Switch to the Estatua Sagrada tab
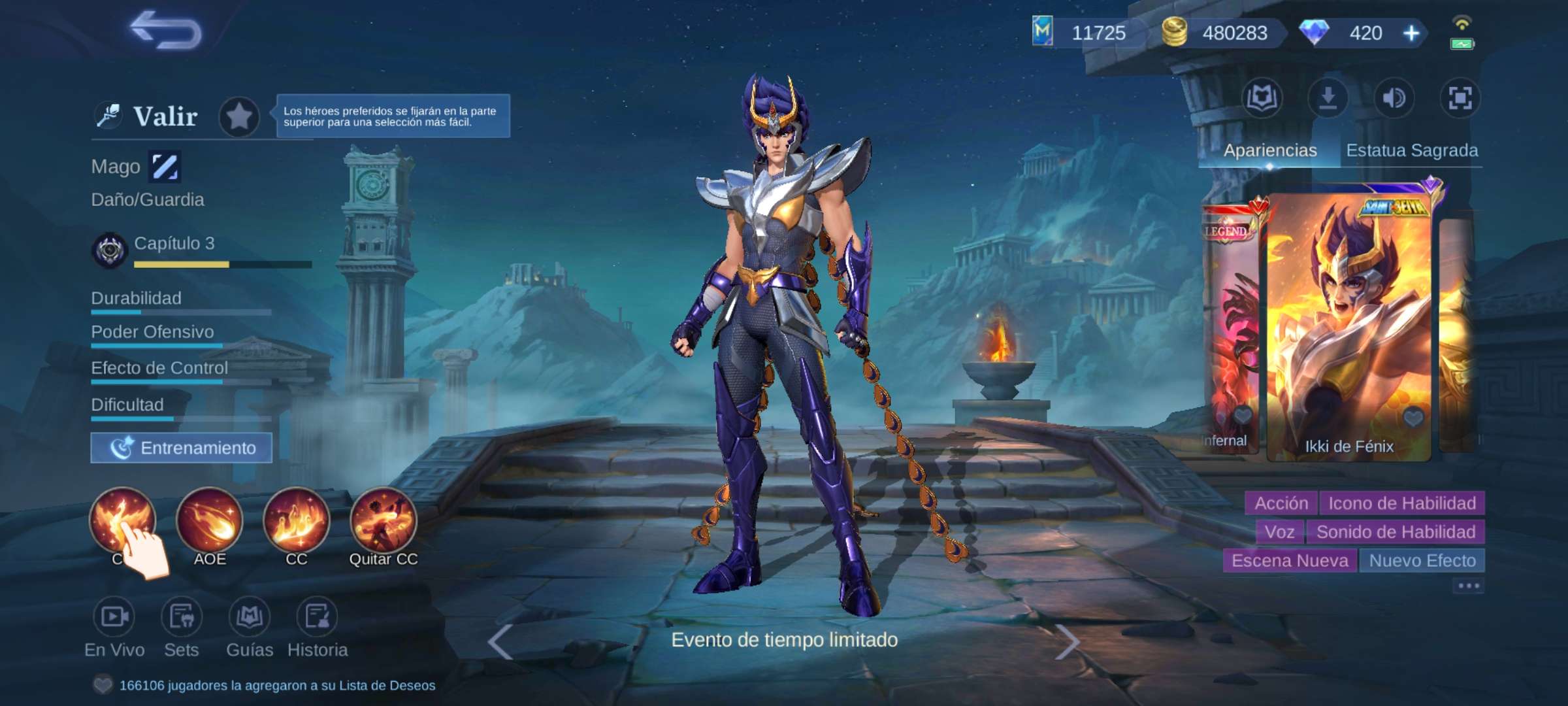The image size is (1568, 706). pos(1414,150)
